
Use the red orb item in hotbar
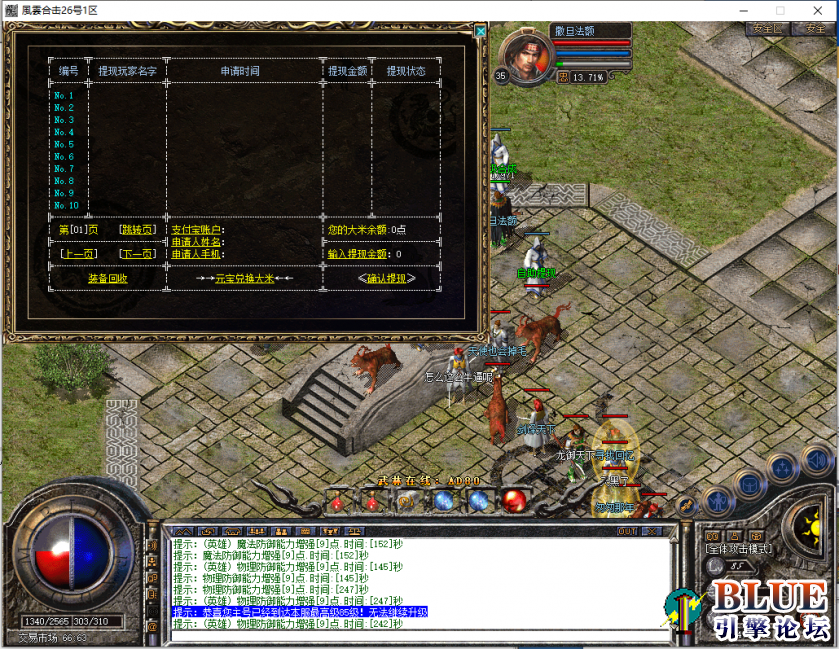515,501
